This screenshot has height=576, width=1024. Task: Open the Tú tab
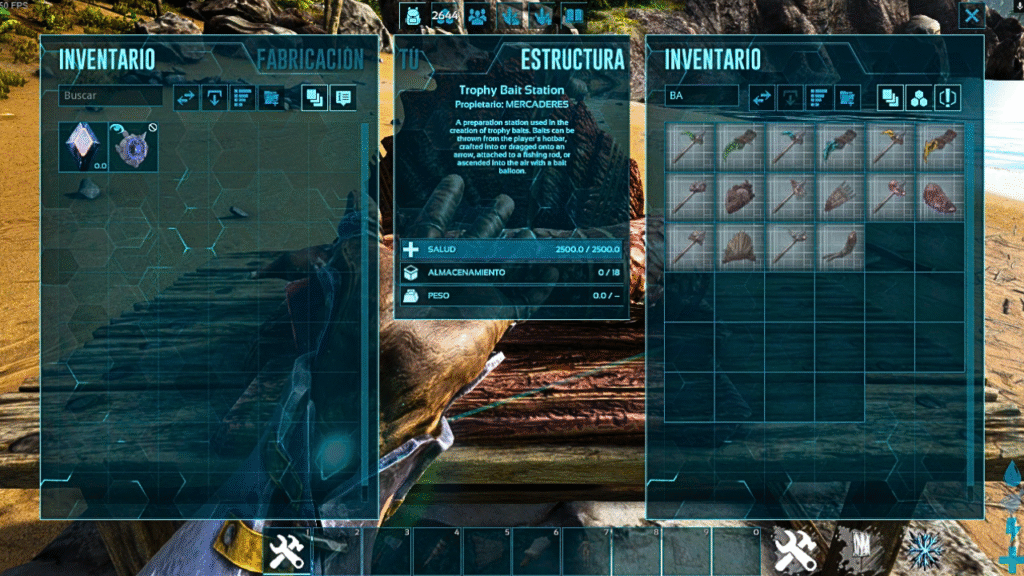point(407,59)
